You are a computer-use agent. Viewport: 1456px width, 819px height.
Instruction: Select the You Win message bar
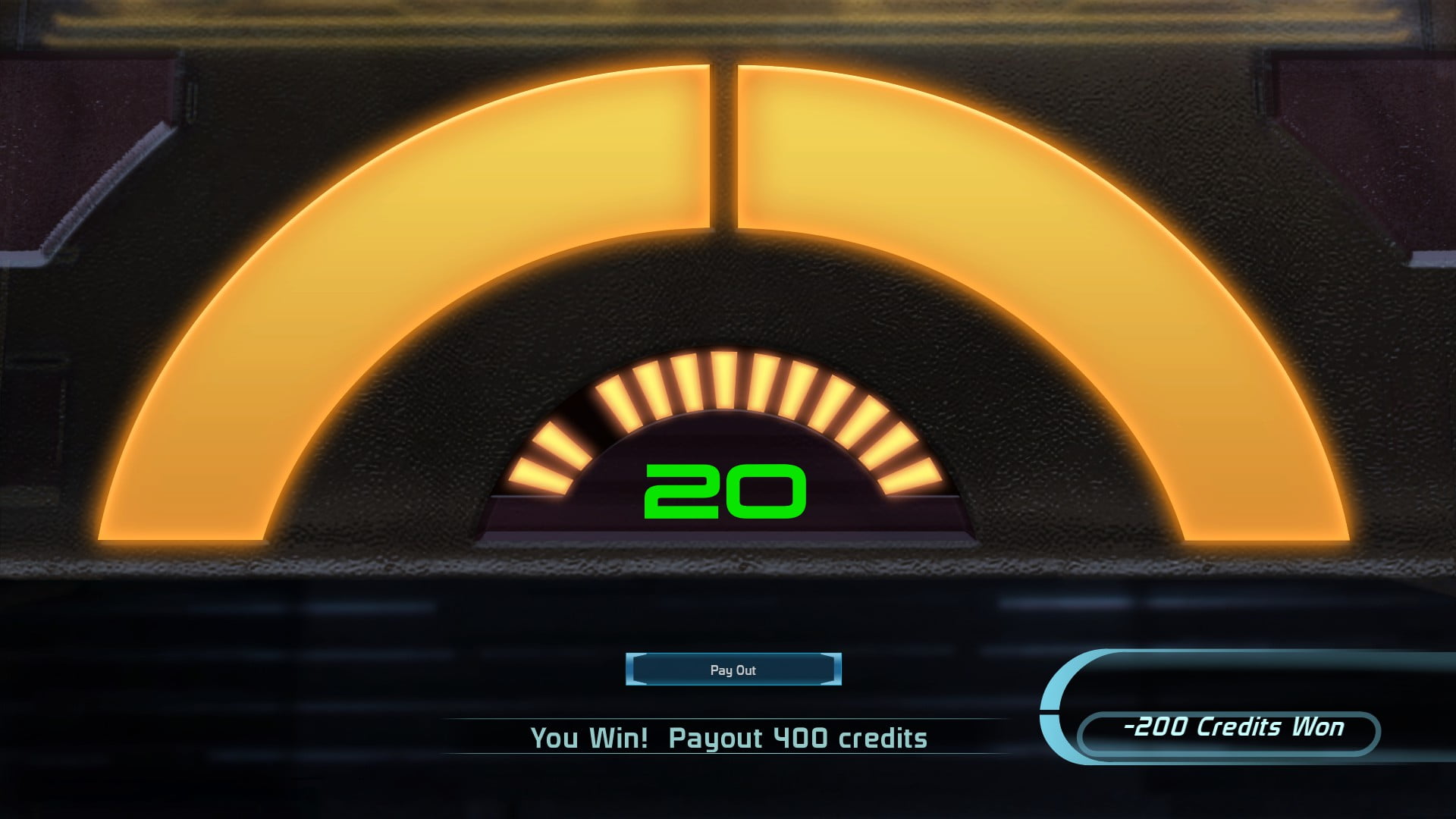click(x=728, y=736)
